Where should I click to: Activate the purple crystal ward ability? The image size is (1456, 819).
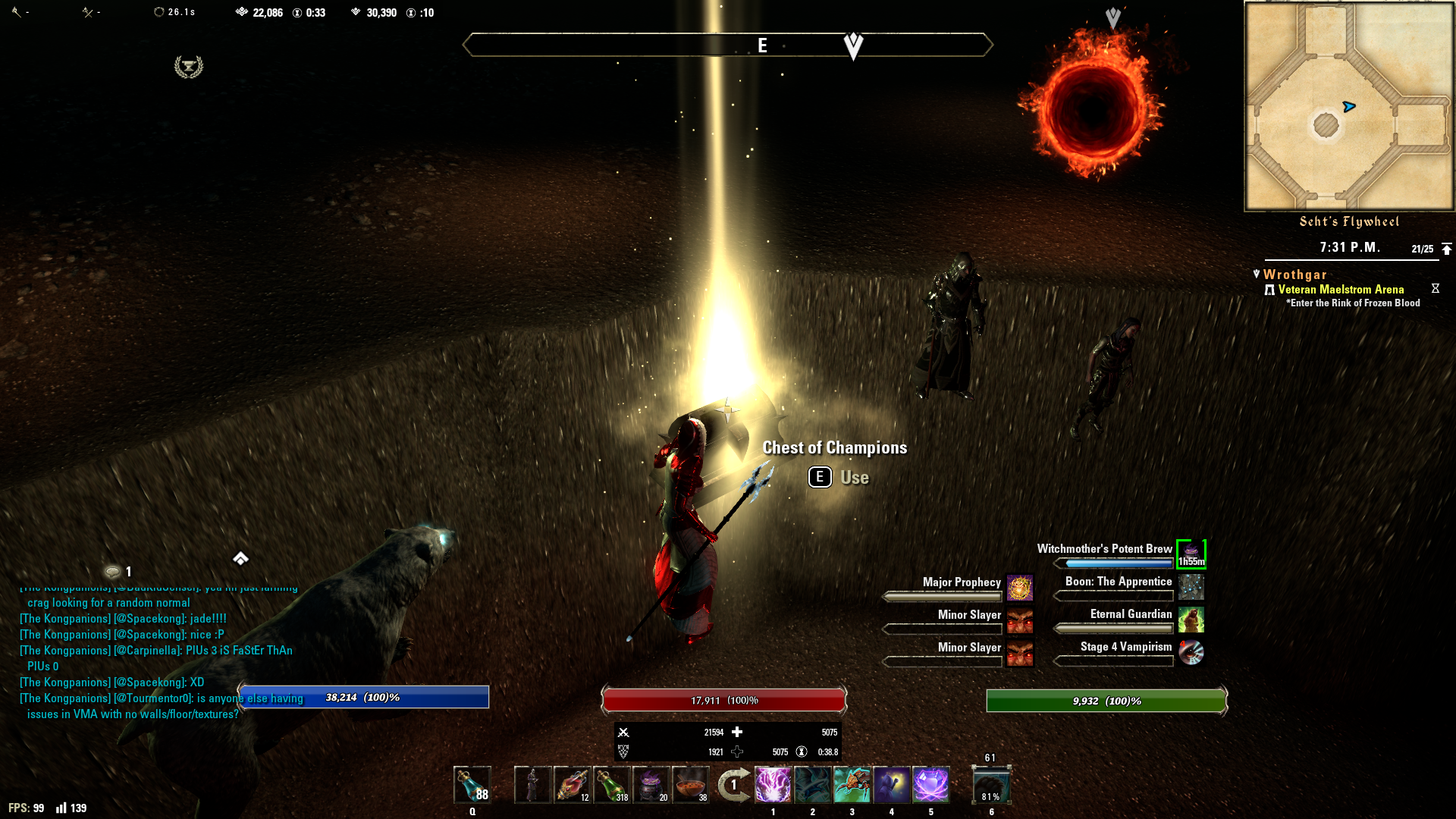(930, 785)
